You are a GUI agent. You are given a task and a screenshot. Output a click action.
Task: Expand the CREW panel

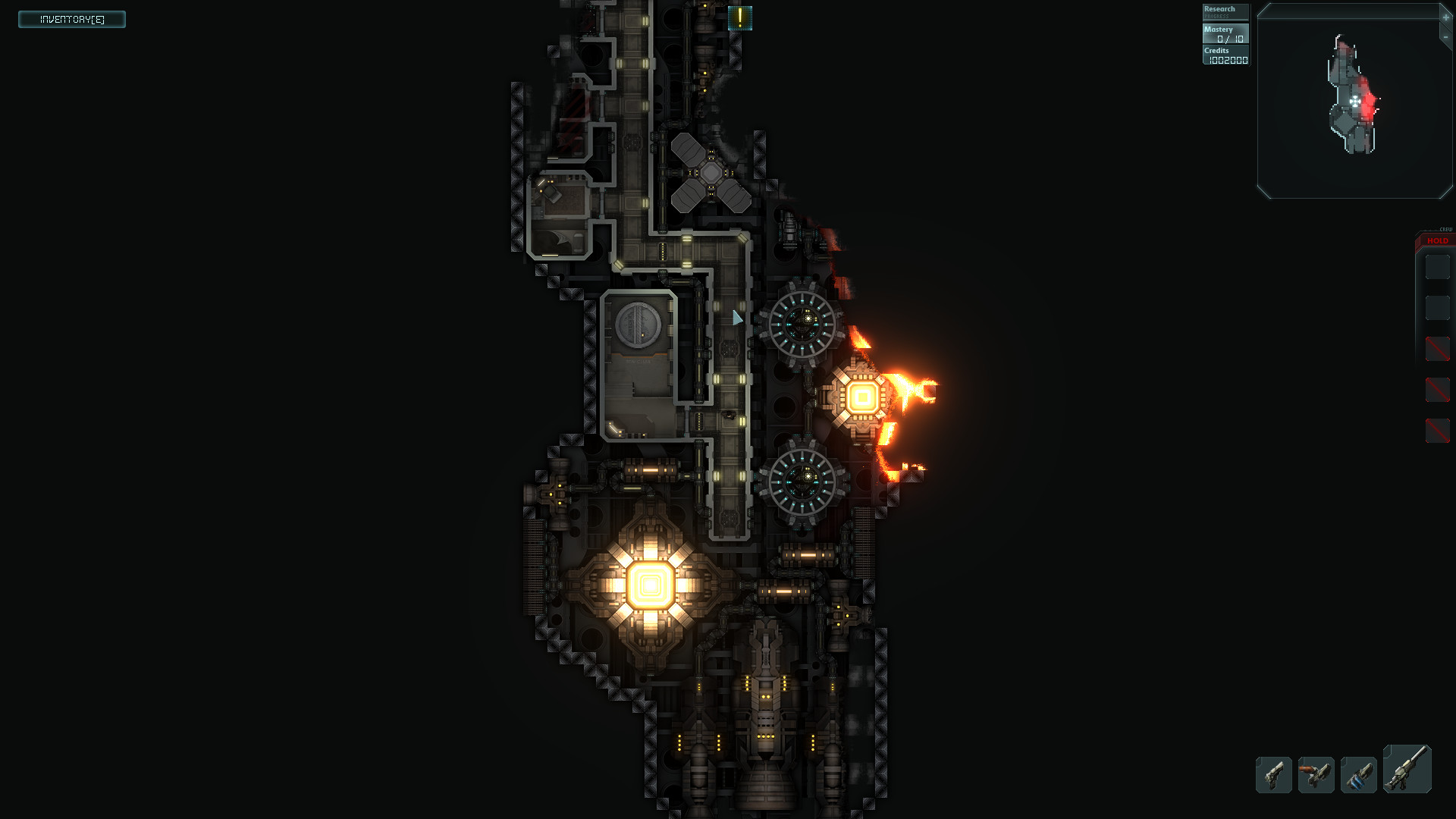tap(1445, 228)
